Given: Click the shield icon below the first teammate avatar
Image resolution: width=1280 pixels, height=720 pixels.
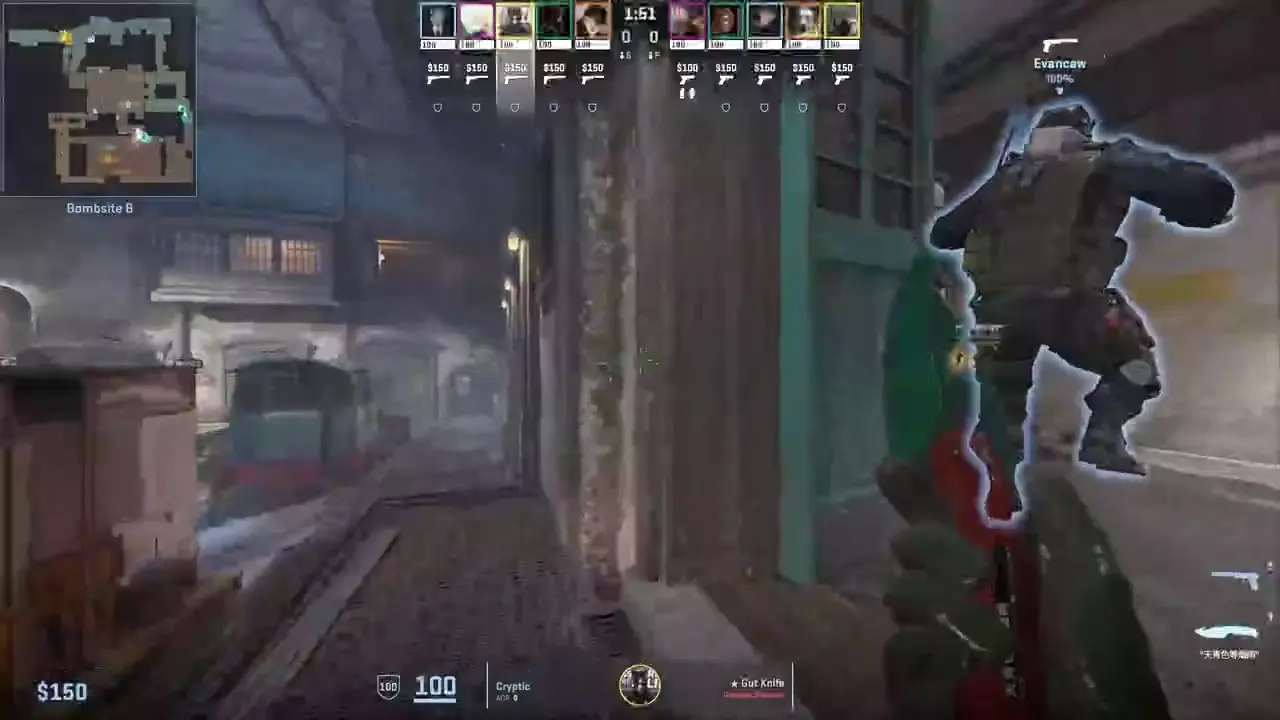Looking at the screenshot, I should pyautogui.click(x=438, y=106).
